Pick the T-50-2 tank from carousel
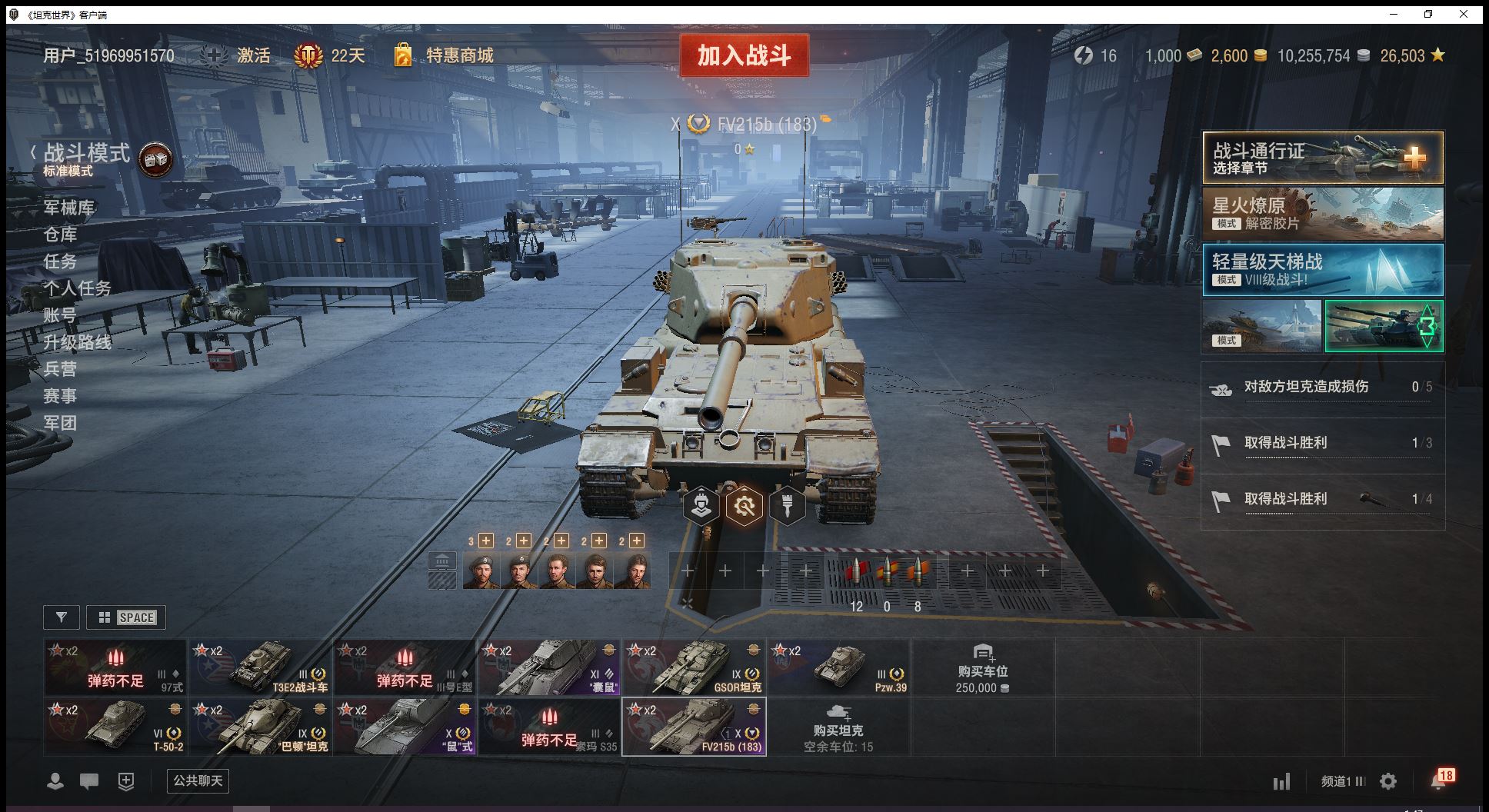 pyautogui.click(x=115, y=726)
